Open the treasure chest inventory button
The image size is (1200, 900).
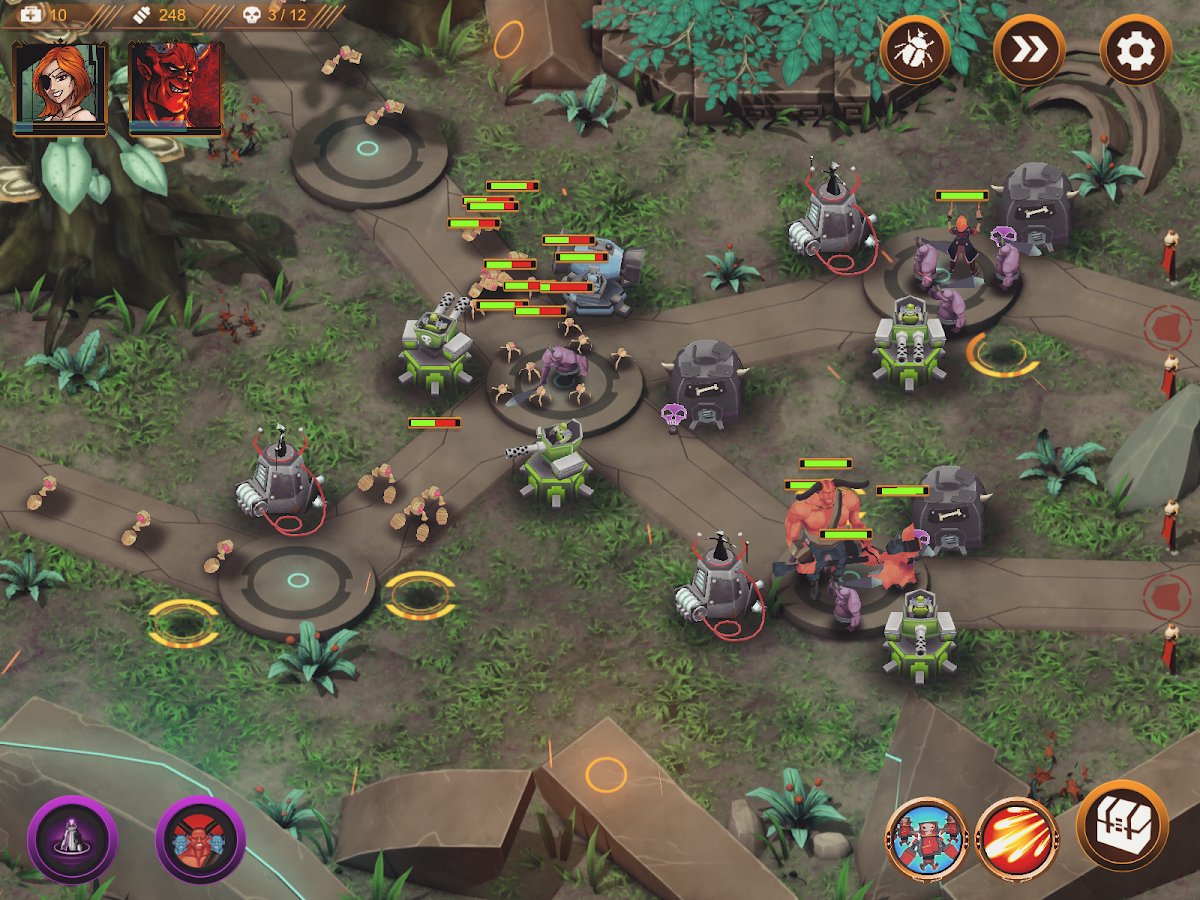click(1122, 826)
